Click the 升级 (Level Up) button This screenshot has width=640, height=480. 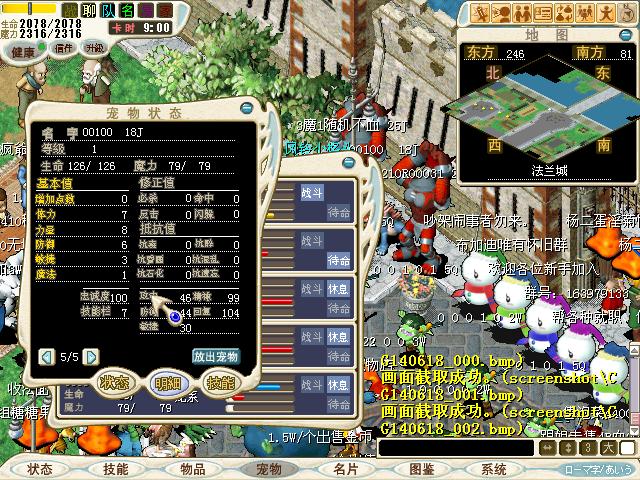click(95, 47)
